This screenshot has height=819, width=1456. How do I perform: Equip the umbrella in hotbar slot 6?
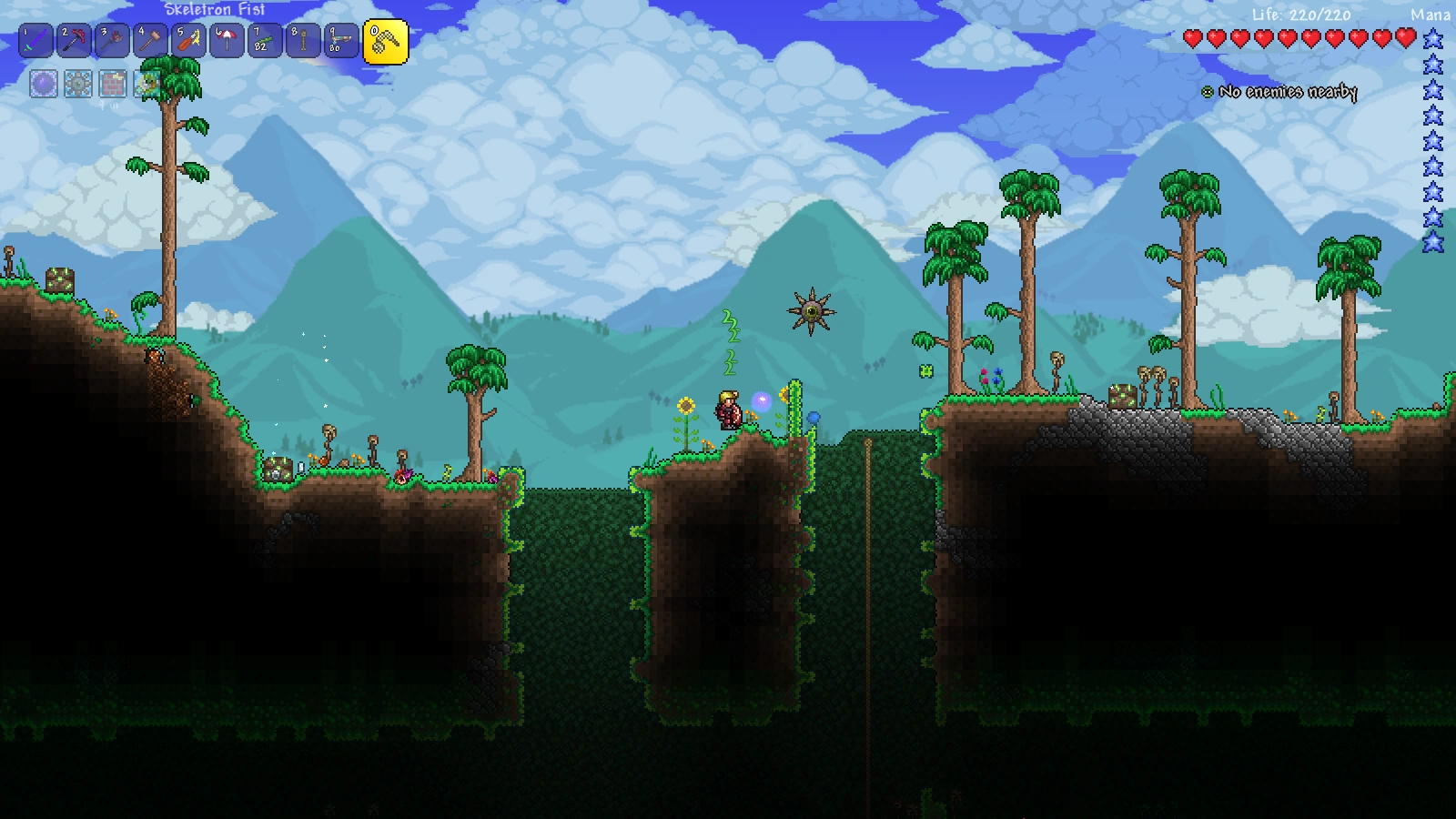point(227,41)
